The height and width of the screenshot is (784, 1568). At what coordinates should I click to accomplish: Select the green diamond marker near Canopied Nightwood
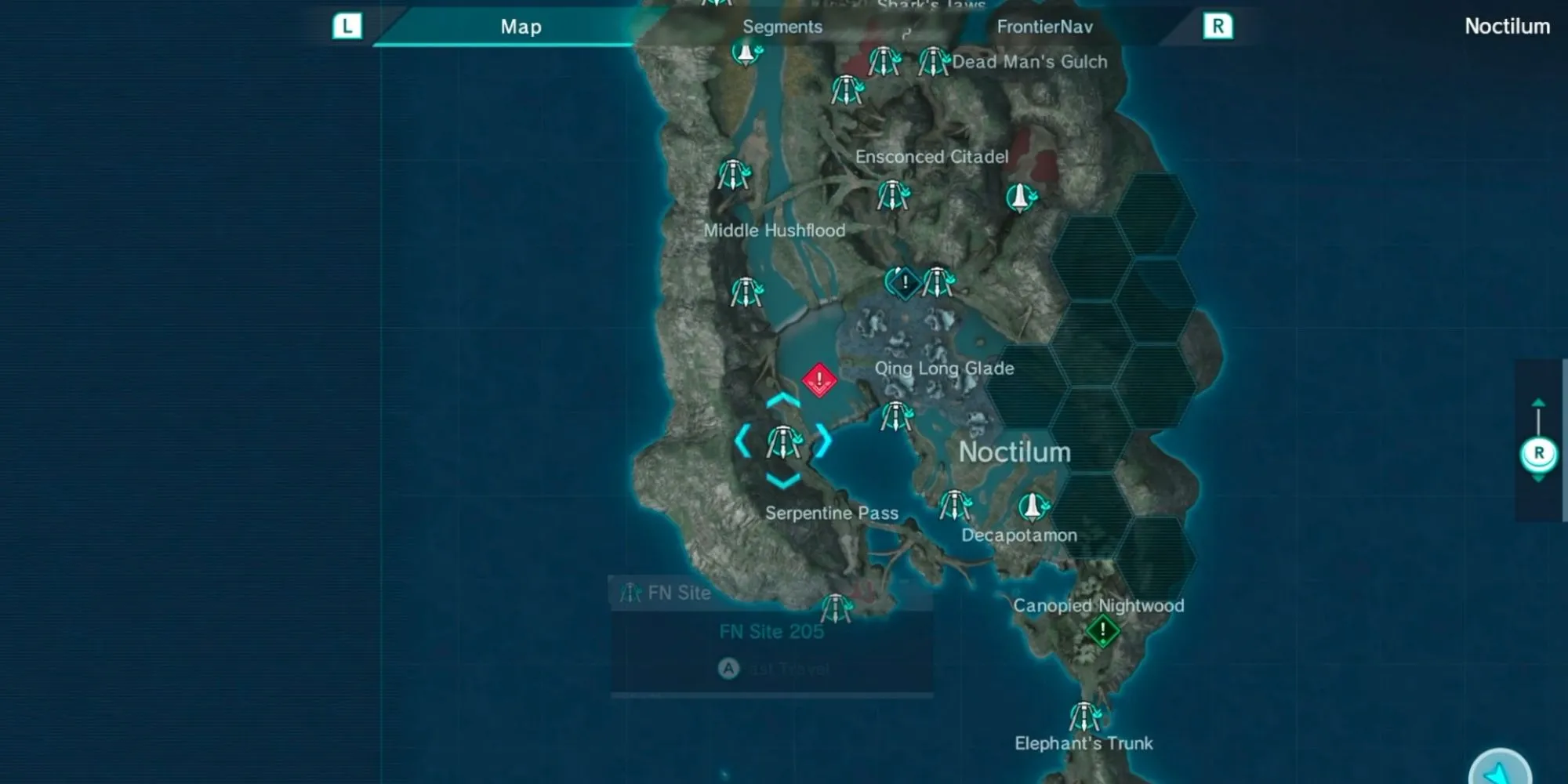(1102, 630)
